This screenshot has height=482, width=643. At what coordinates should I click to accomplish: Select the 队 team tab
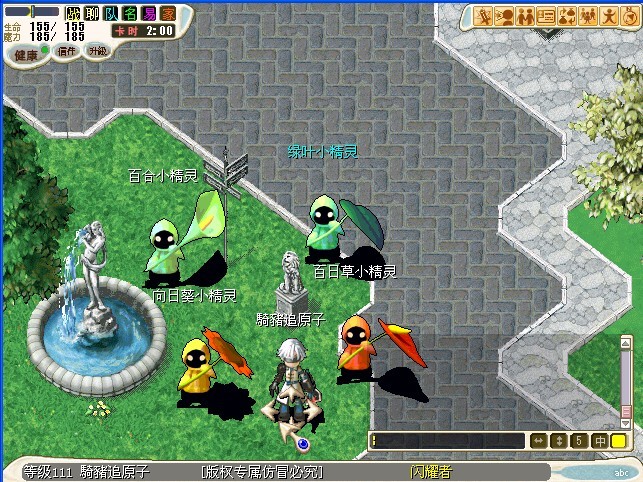[x=111, y=13]
